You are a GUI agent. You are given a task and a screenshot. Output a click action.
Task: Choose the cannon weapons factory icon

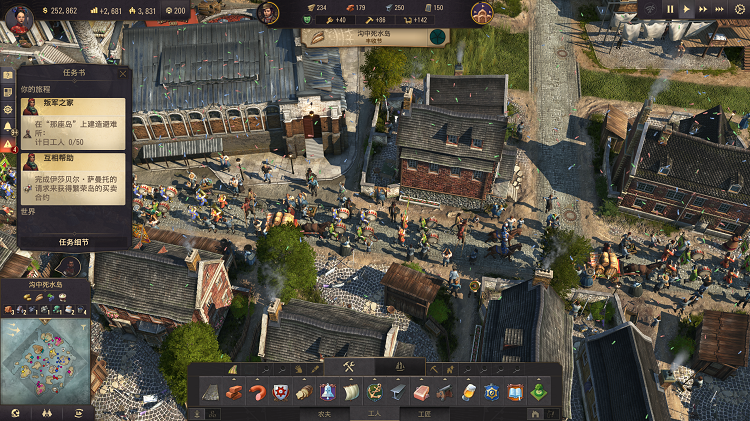(x=444, y=392)
